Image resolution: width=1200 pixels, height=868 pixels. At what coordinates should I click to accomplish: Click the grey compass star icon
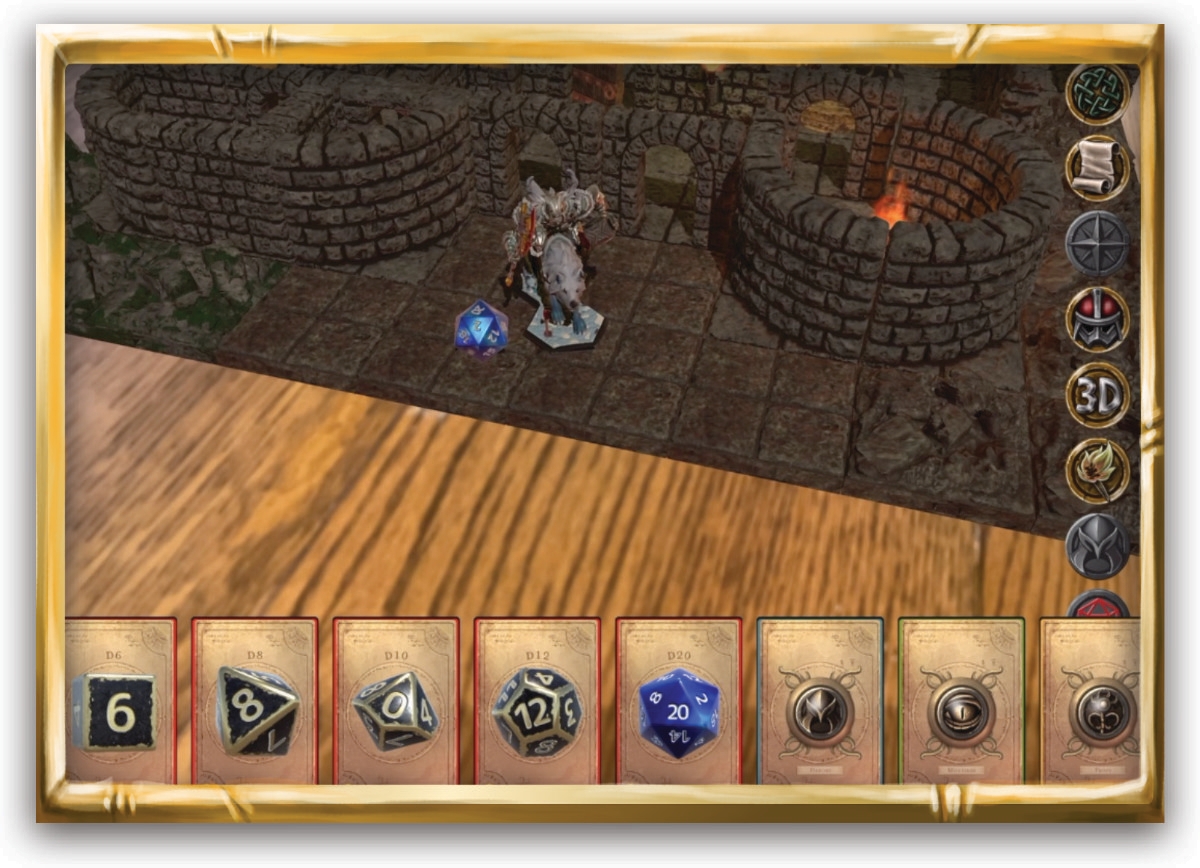(1097, 244)
